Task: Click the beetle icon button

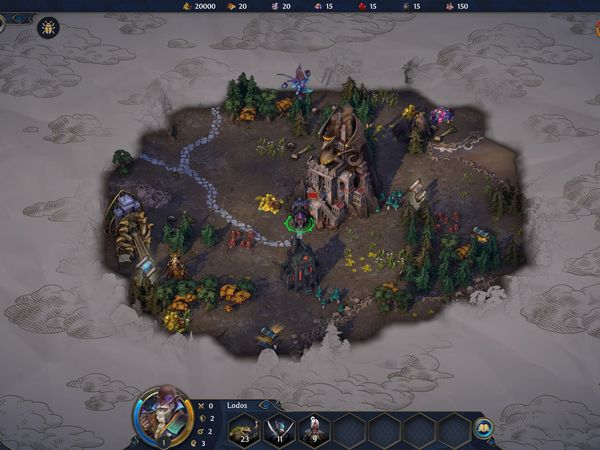Action: point(47,27)
